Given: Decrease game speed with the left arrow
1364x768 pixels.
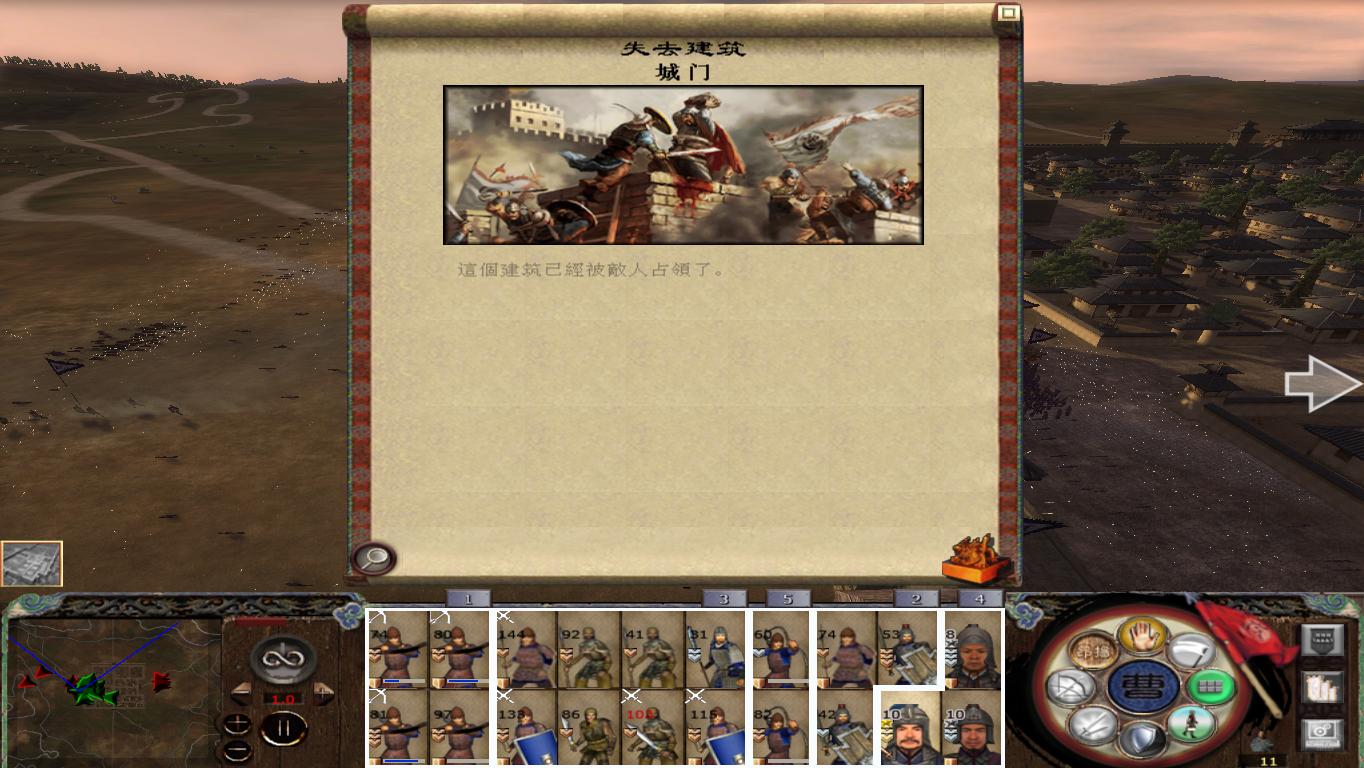Looking at the screenshot, I should [241, 692].
